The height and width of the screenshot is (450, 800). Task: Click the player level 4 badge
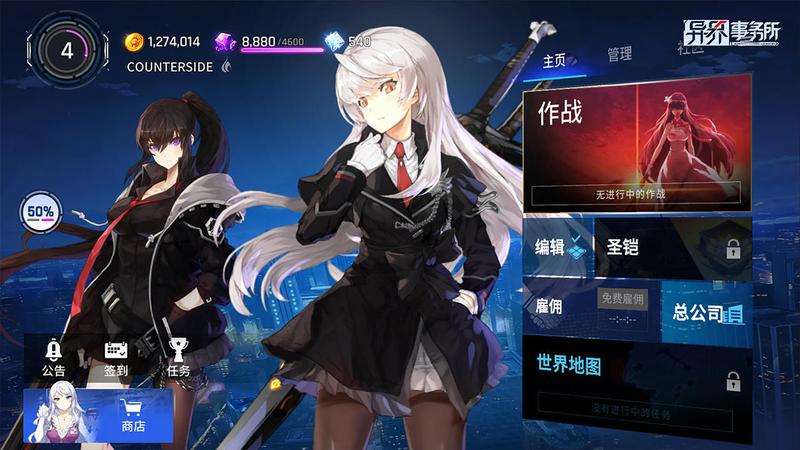point(67,50)
